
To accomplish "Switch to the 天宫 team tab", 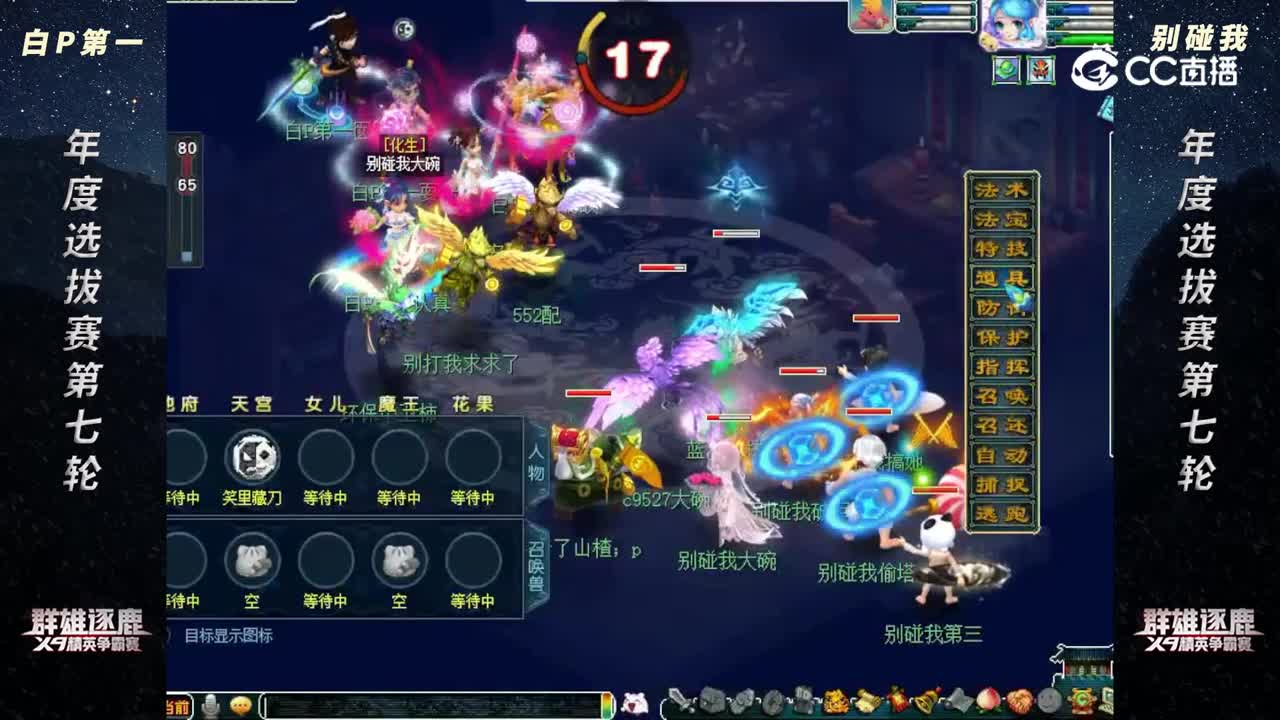I will (250, 404).
